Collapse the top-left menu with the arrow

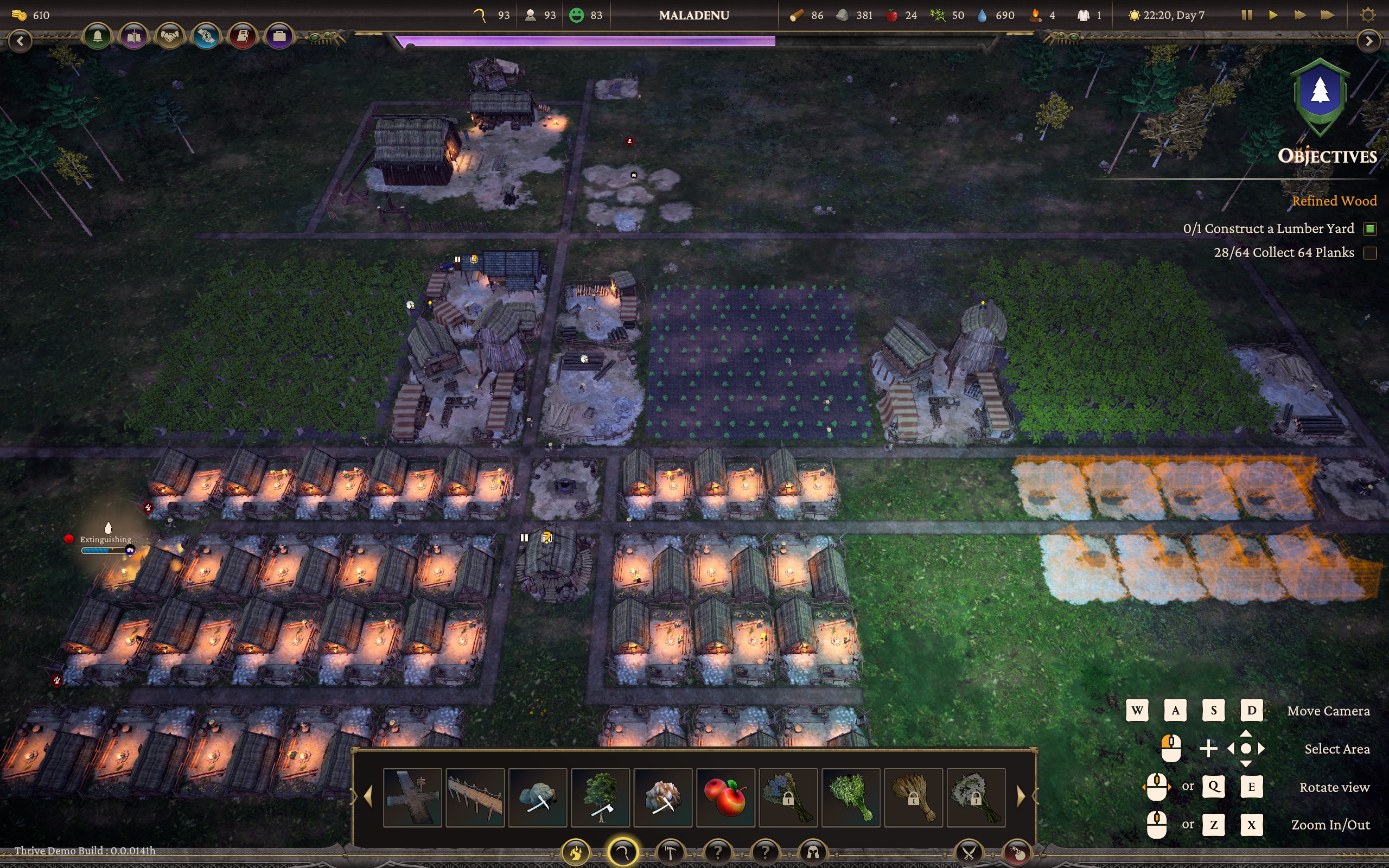(x=21, y=41)
